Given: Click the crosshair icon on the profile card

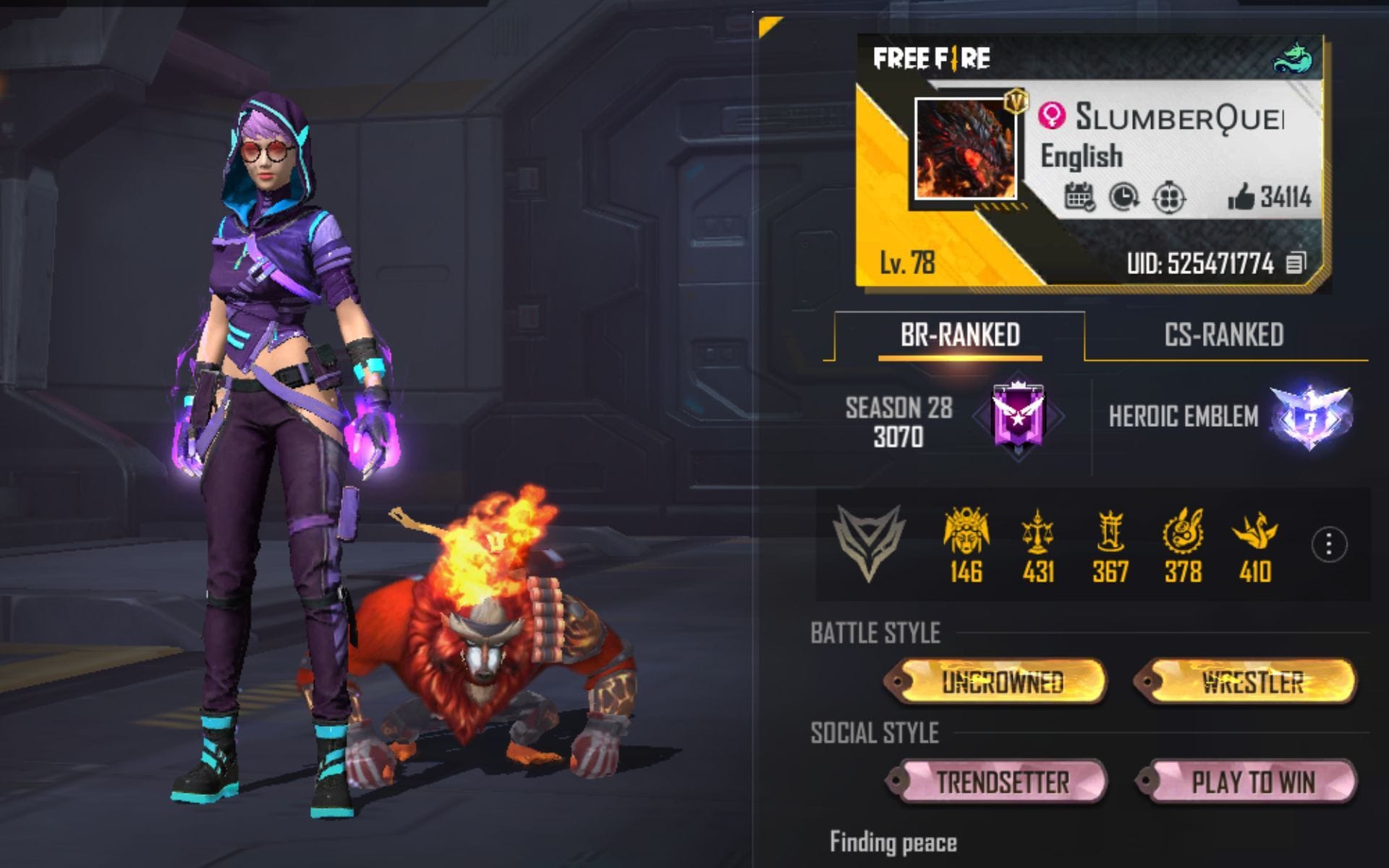Looking at the screenshot, I should 1168,197.
